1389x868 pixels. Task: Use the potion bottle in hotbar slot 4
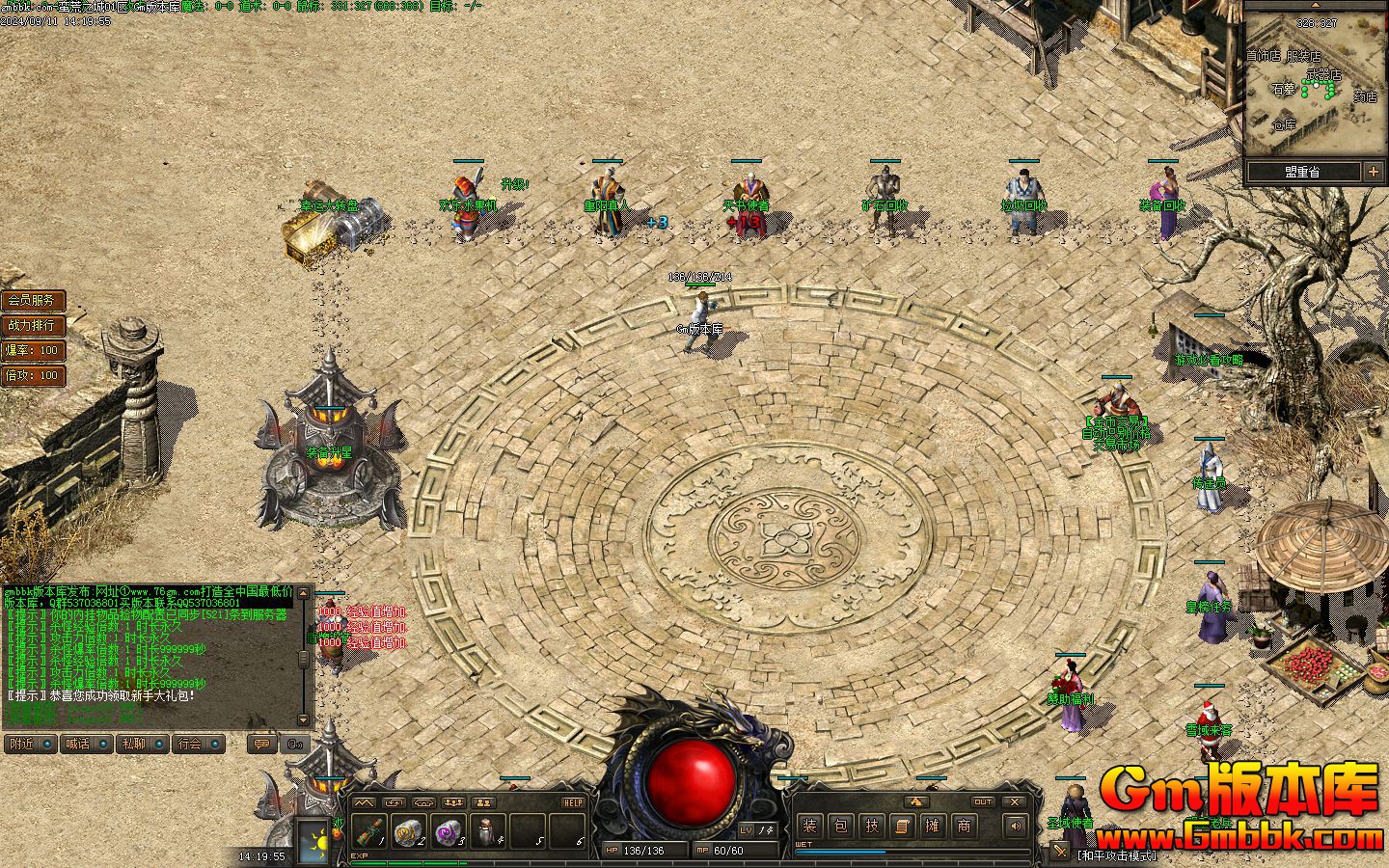[488, 830]
